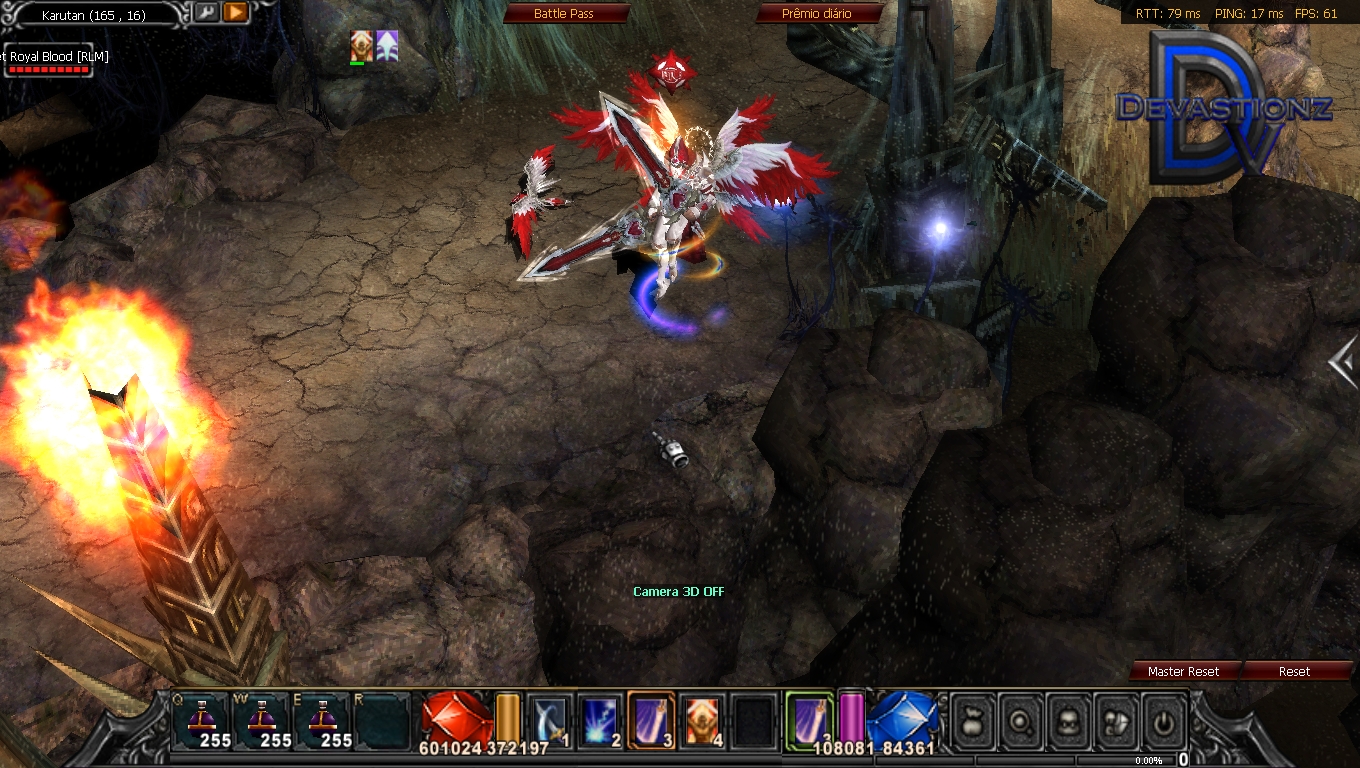Expand the side panel arrow on right edge
Image resolution: width=1360 pixels, height=768 pixels.
[x=1345, y=362]
